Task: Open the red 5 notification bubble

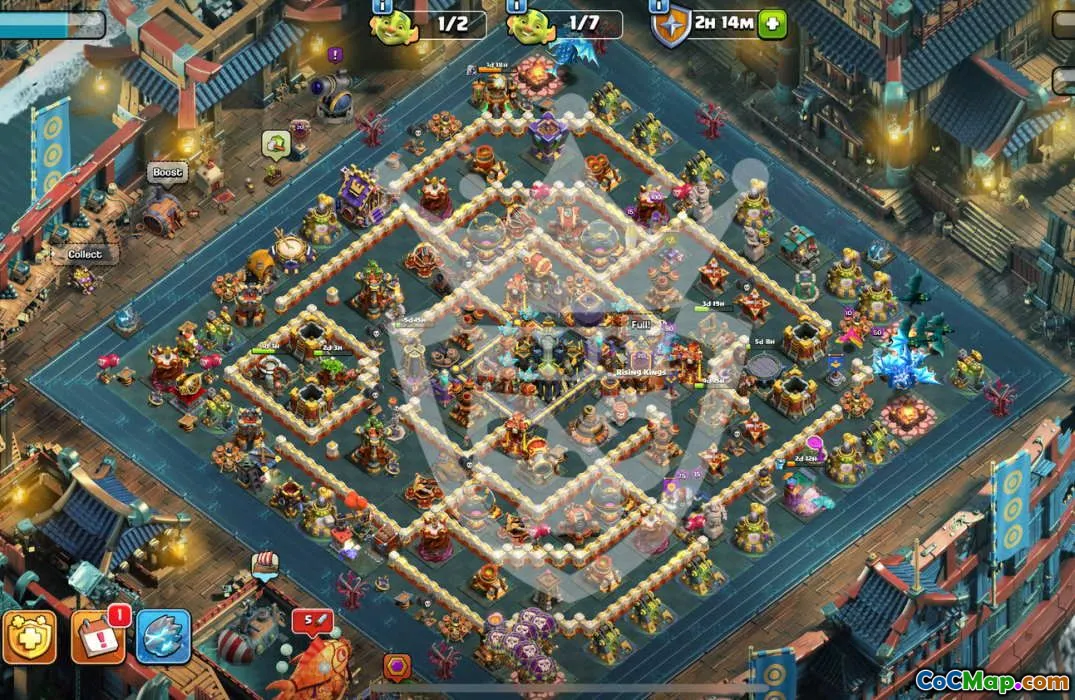Action: 311,622
